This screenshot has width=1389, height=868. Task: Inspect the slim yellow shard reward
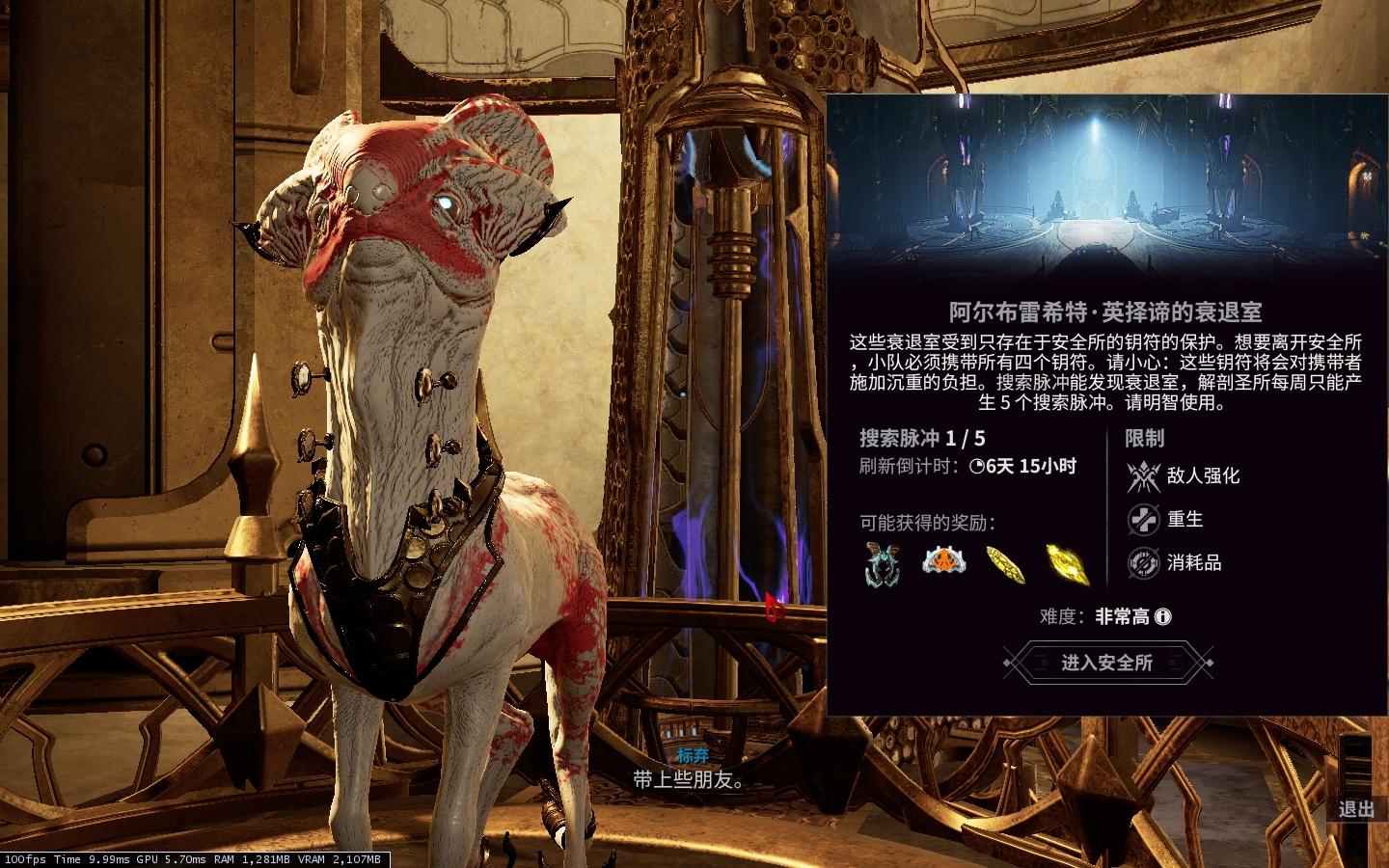pos(1005,564)
